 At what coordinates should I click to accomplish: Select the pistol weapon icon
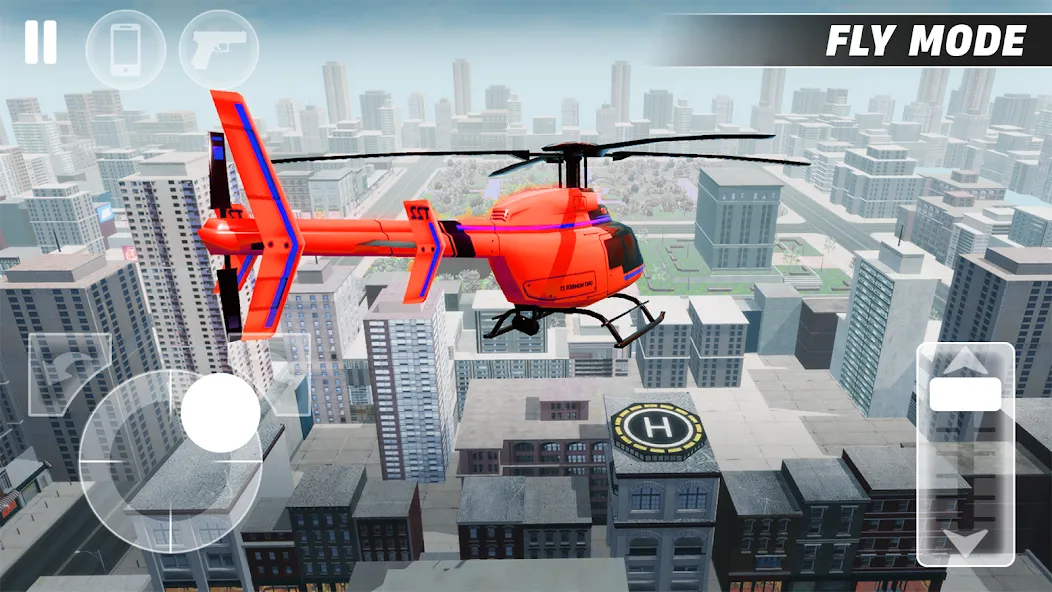[218, 49]
